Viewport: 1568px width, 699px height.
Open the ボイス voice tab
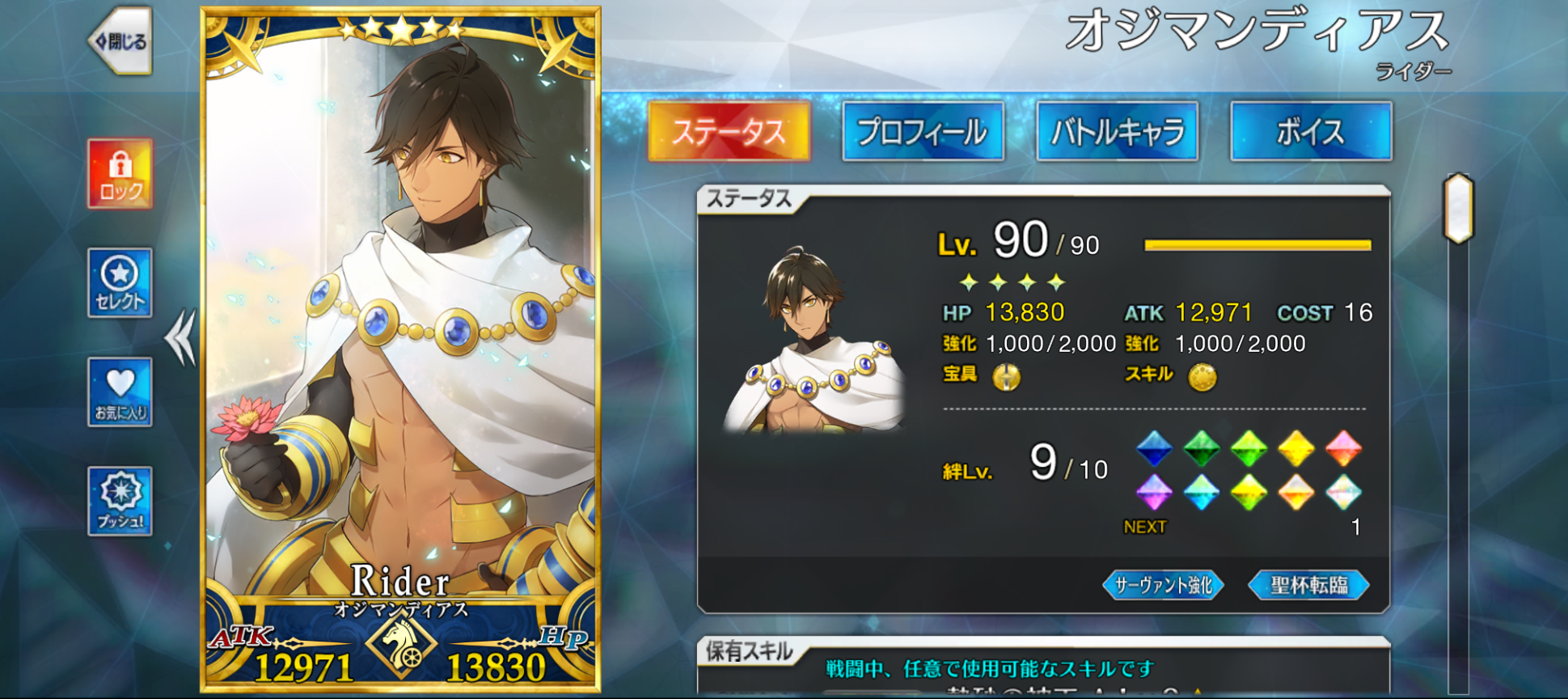click(1311, 132)
